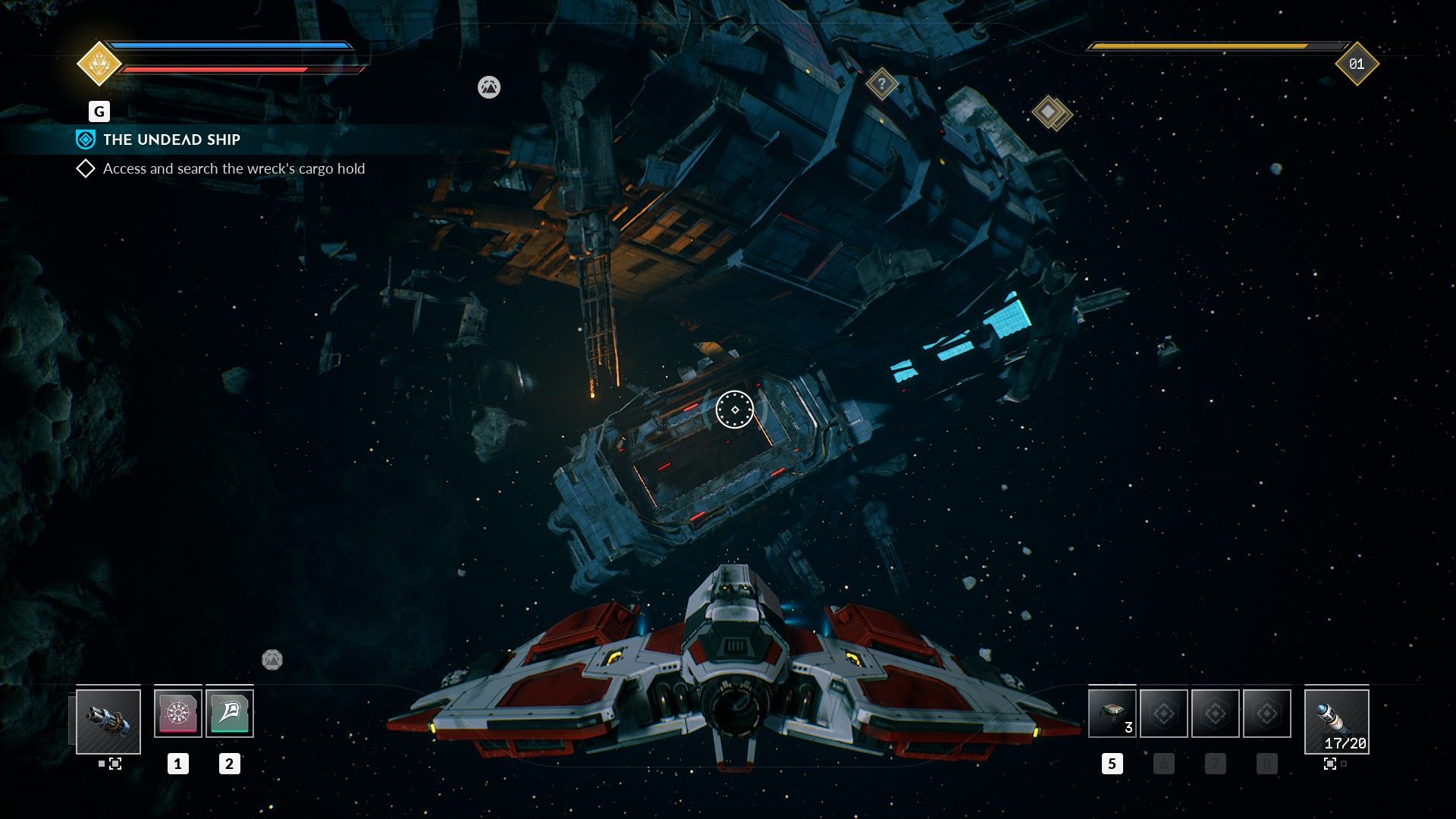Viewport: 1456px width, 819px height.
Task: Click the center aiming reticle
Action: (x=734, y=410)
